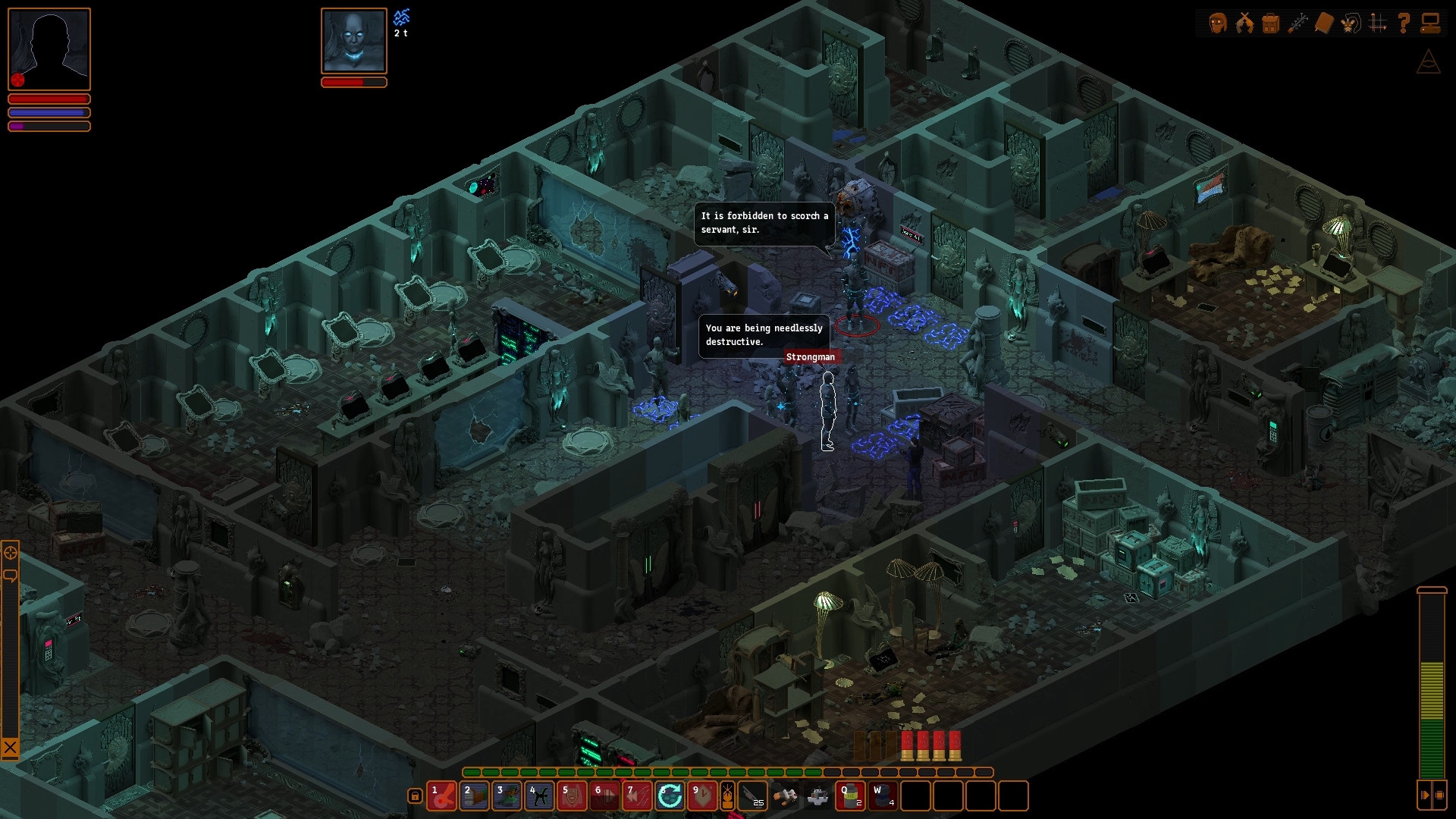The image size is (1456, 819).
Task: Close the side log panel with X
Action: pyautogui.click(x=10, y=748)
